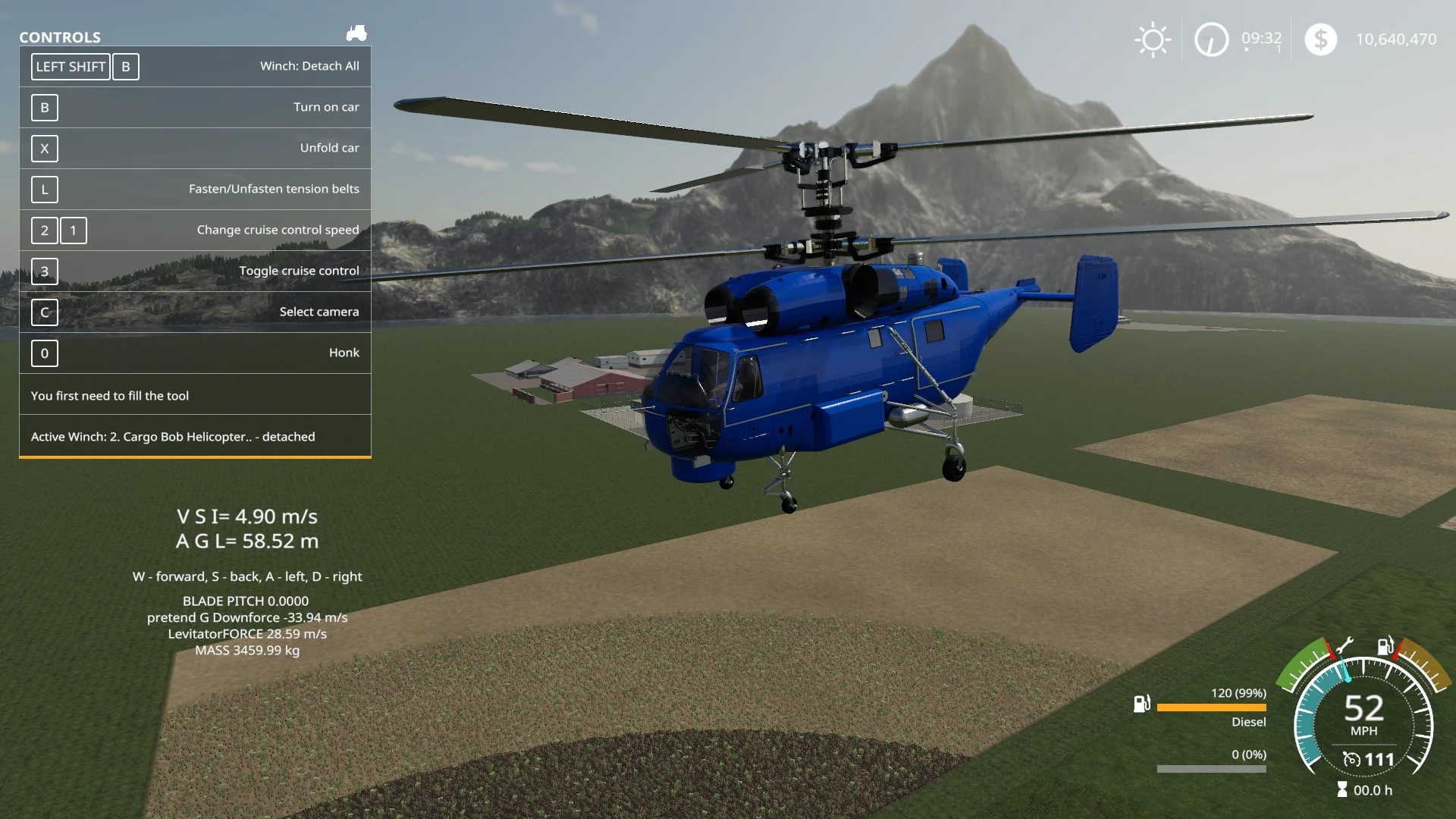Click the fuel pump icon beside Diesel bar

[x=1141, y=704]
